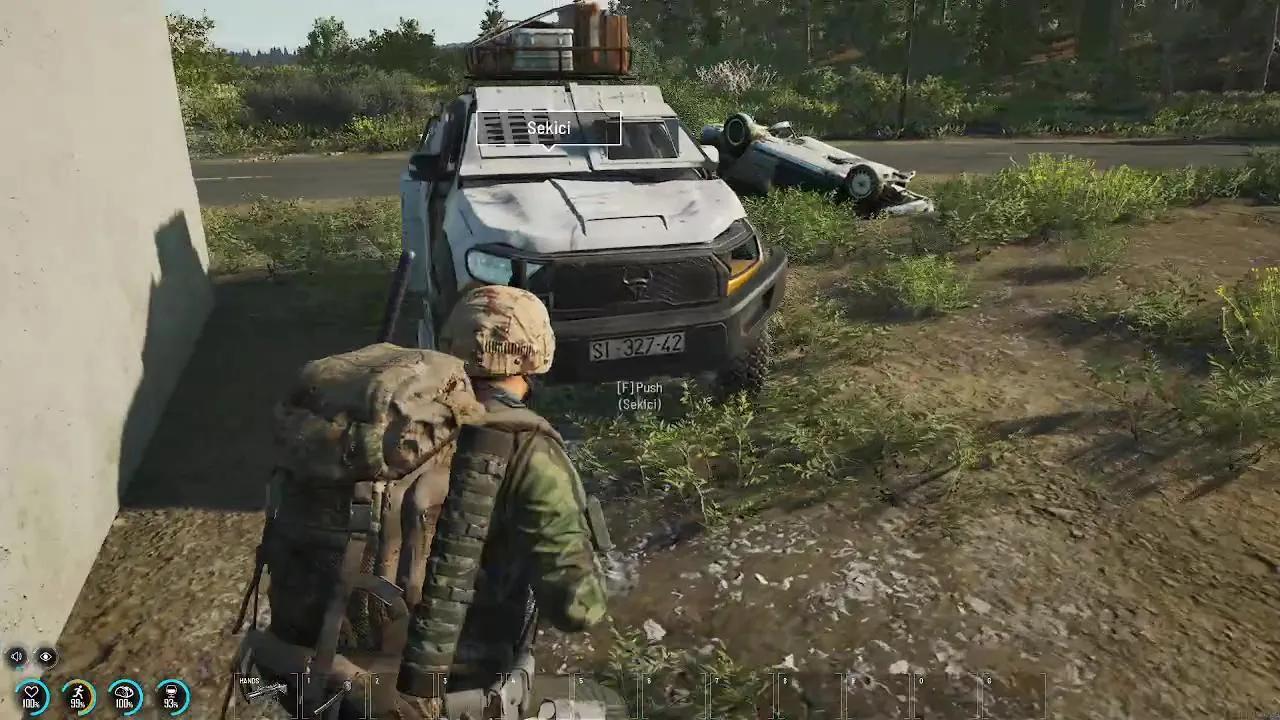
Task: Select the knife in the HANDS slot
Action: (267, 692)
